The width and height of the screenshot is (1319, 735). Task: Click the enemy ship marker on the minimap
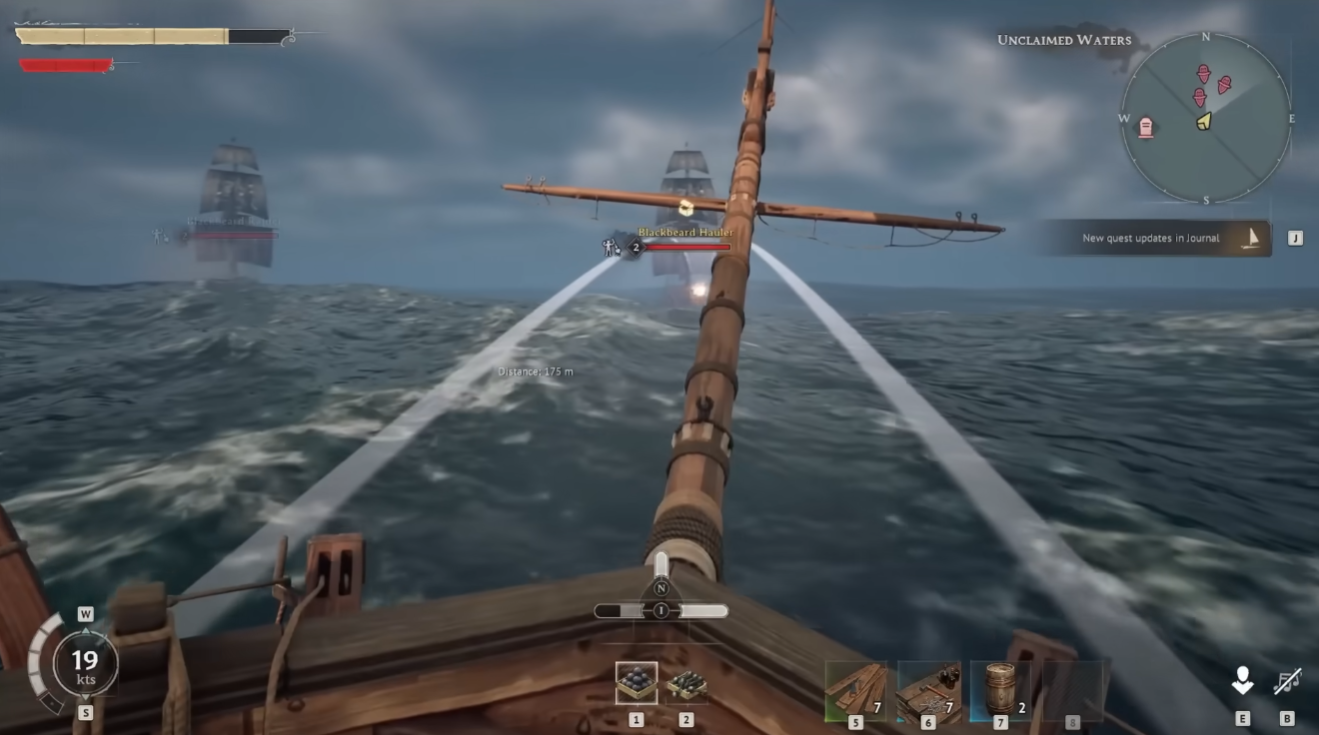(1203, 72)
